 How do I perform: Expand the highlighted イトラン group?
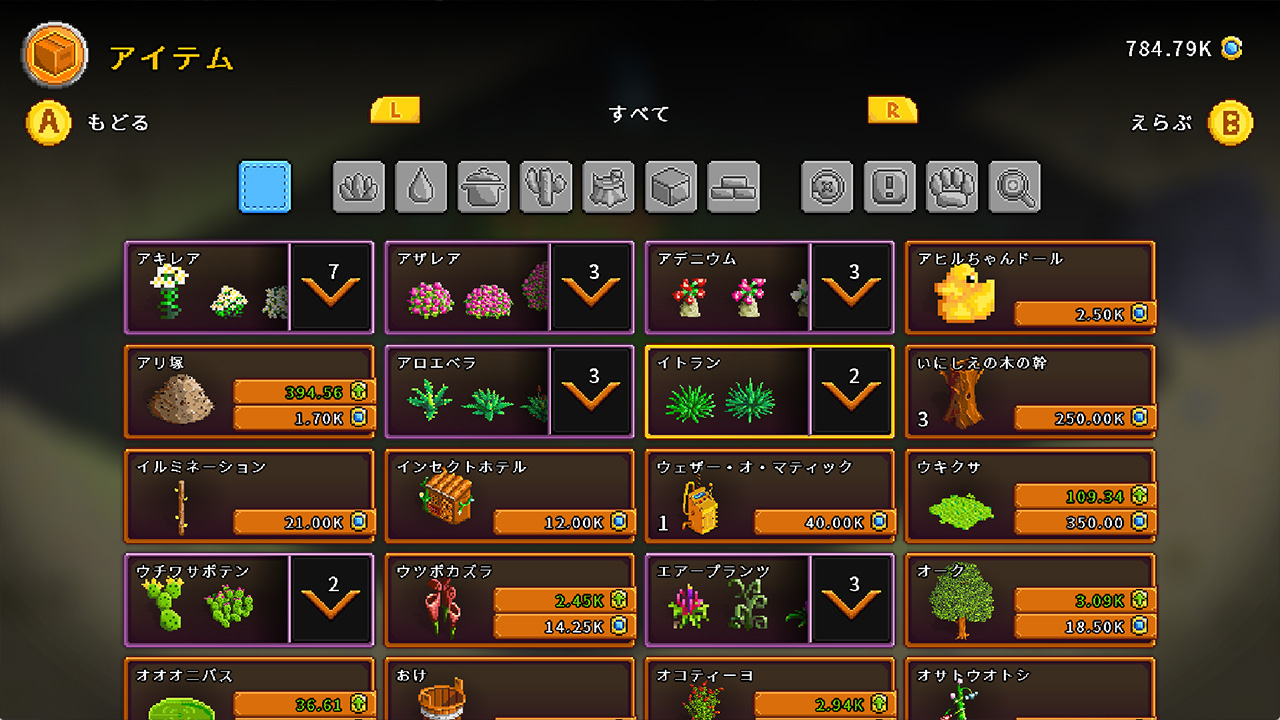(852, 392)
